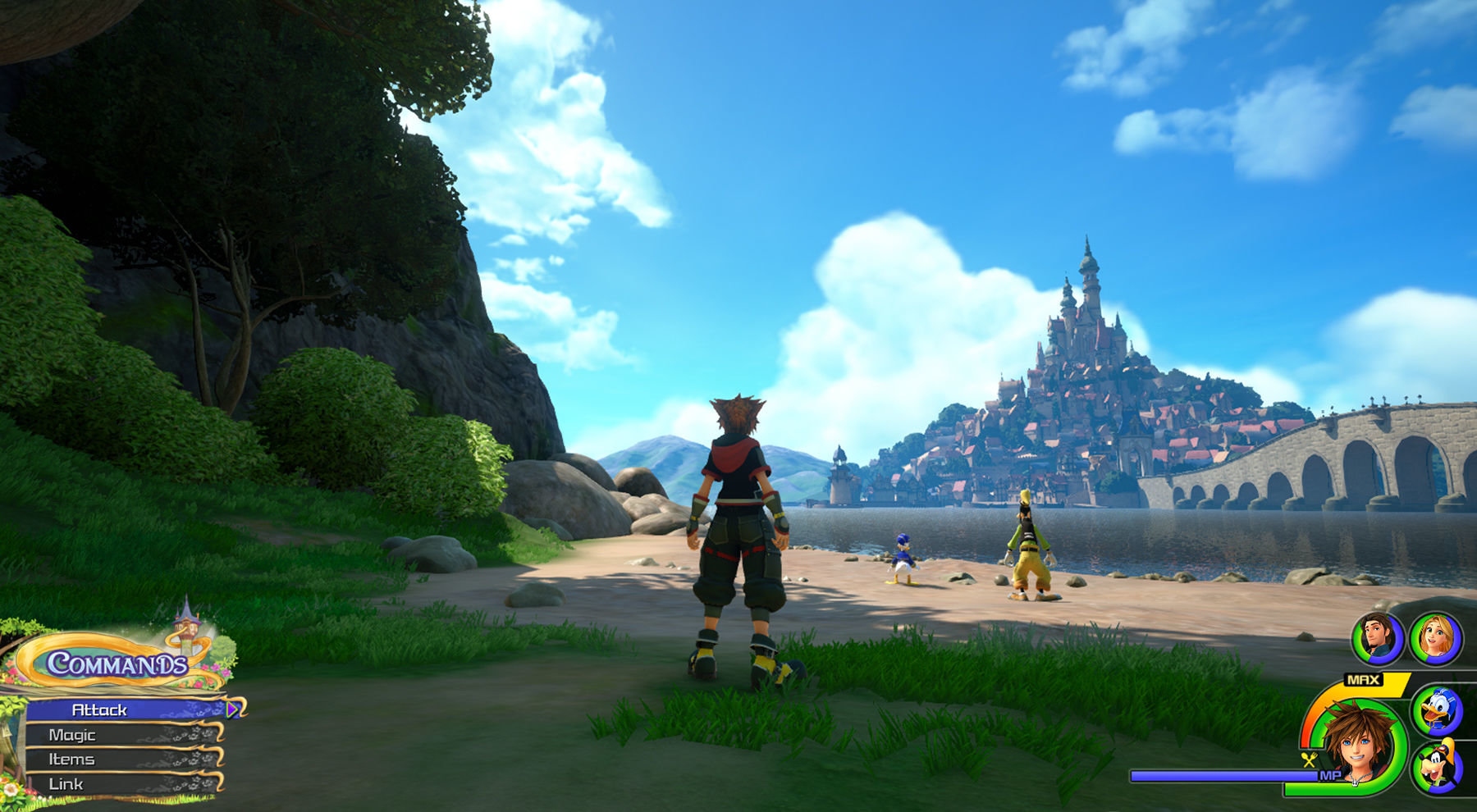Click the Commands menu header
The height and width of the screenshot is (812, 1477).
coord(117,664)
